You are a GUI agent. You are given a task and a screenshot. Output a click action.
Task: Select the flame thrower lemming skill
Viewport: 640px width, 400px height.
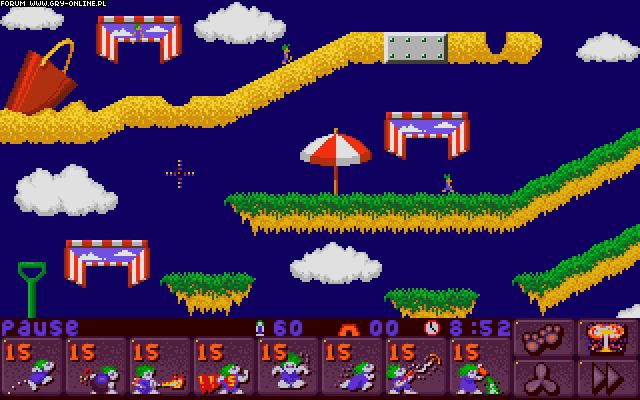161,368
